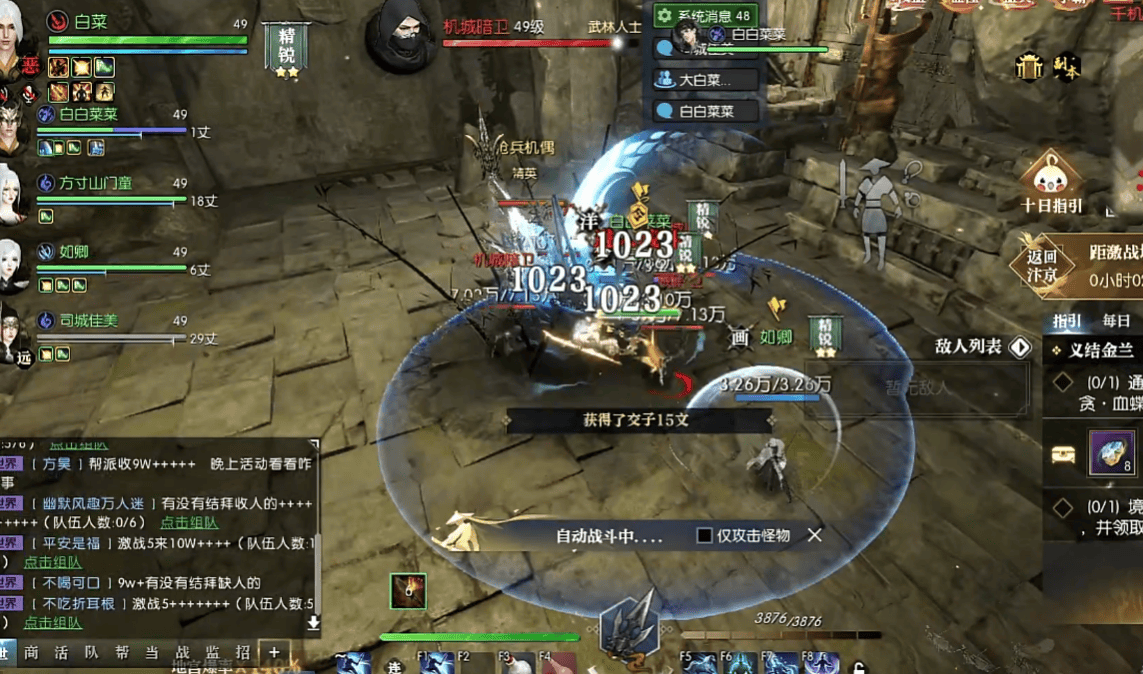Open the 大白菜 group chat entry
Viewport: 1143px width, 674px height.
click(x=705, y=80)
